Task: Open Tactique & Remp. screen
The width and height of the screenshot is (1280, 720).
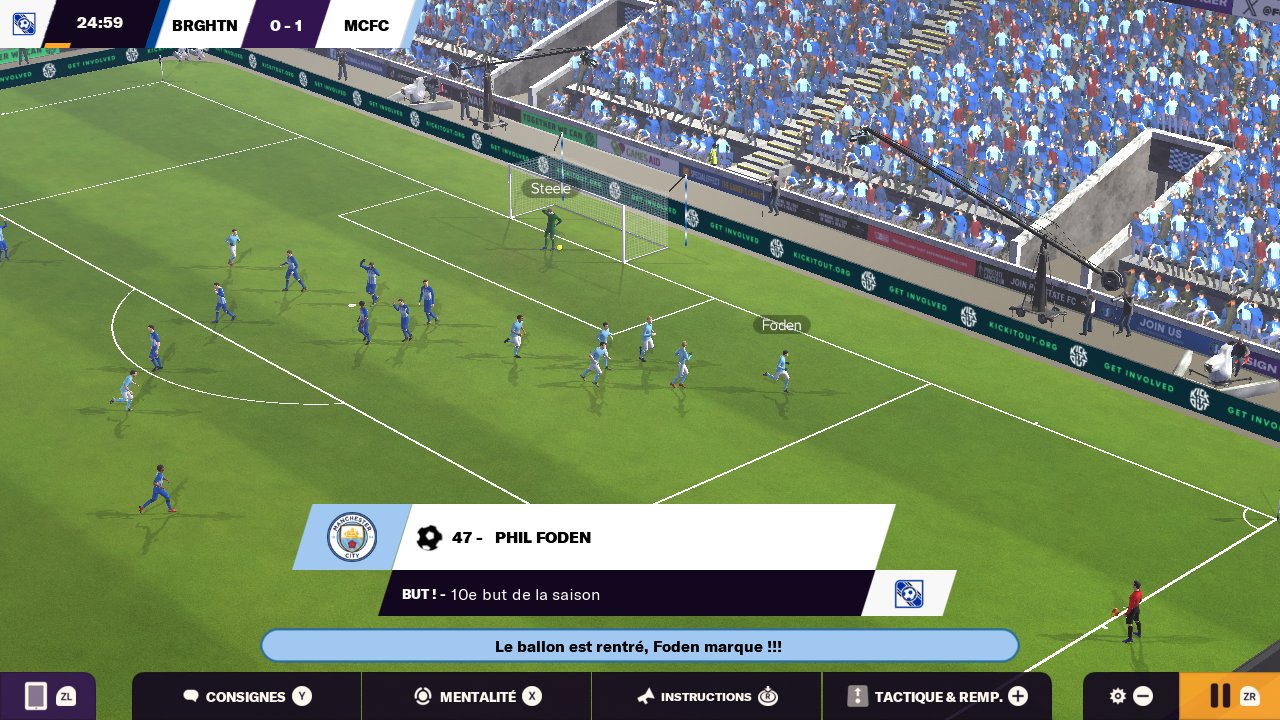Action: 937,696
